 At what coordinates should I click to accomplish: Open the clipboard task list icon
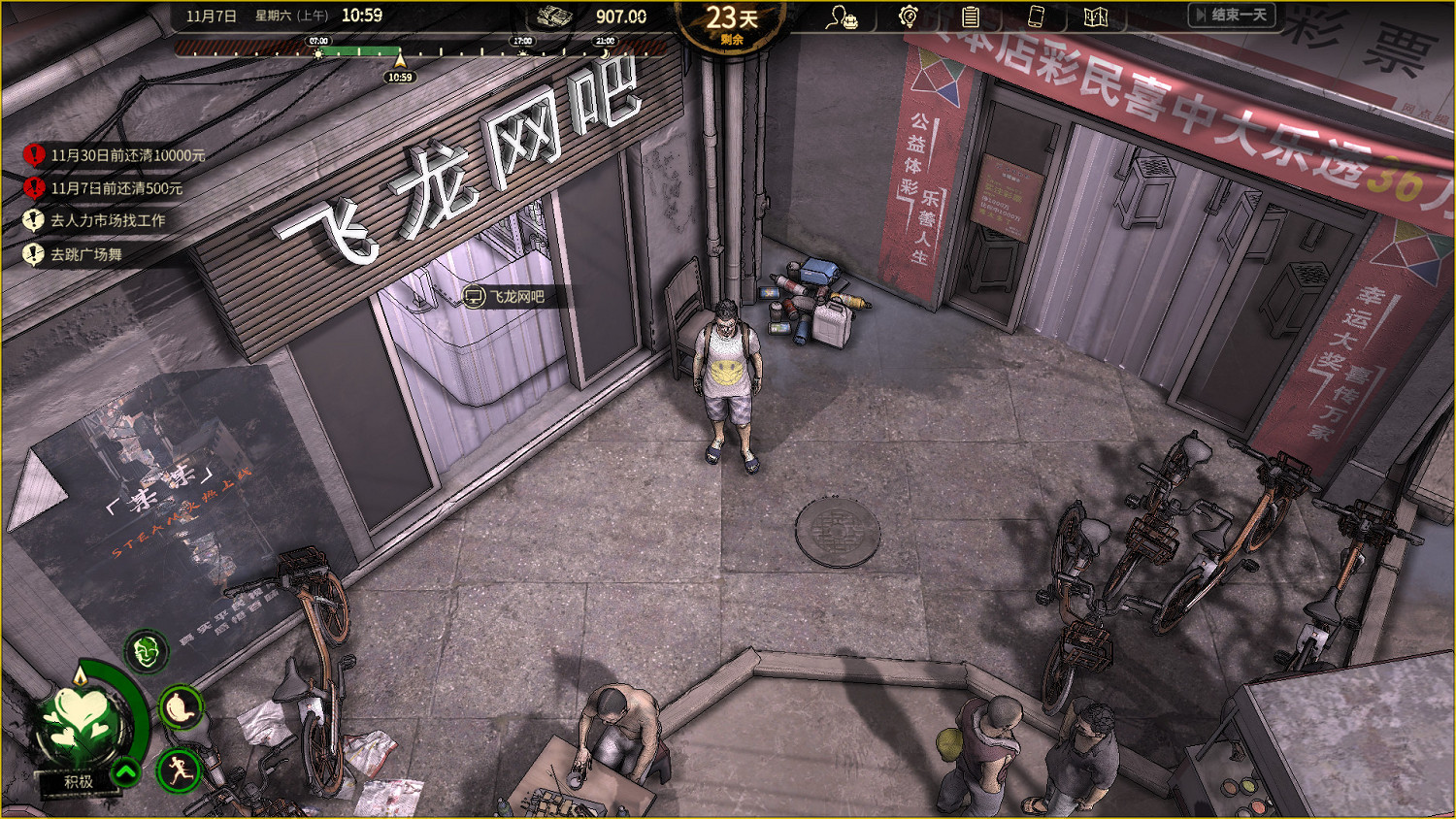pyautogui.click(x=971, y=16)
